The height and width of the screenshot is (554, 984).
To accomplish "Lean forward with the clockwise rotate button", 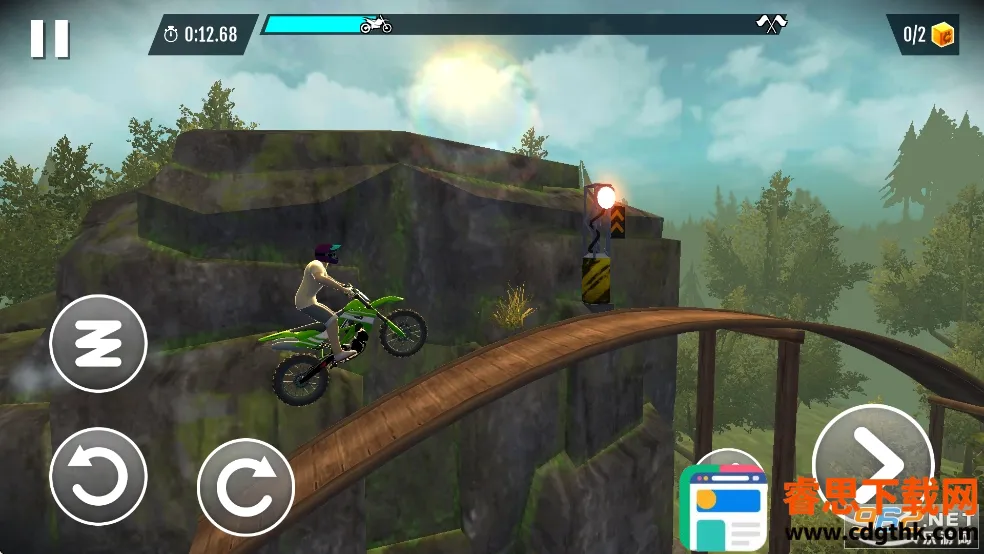I will coord(245,487).
